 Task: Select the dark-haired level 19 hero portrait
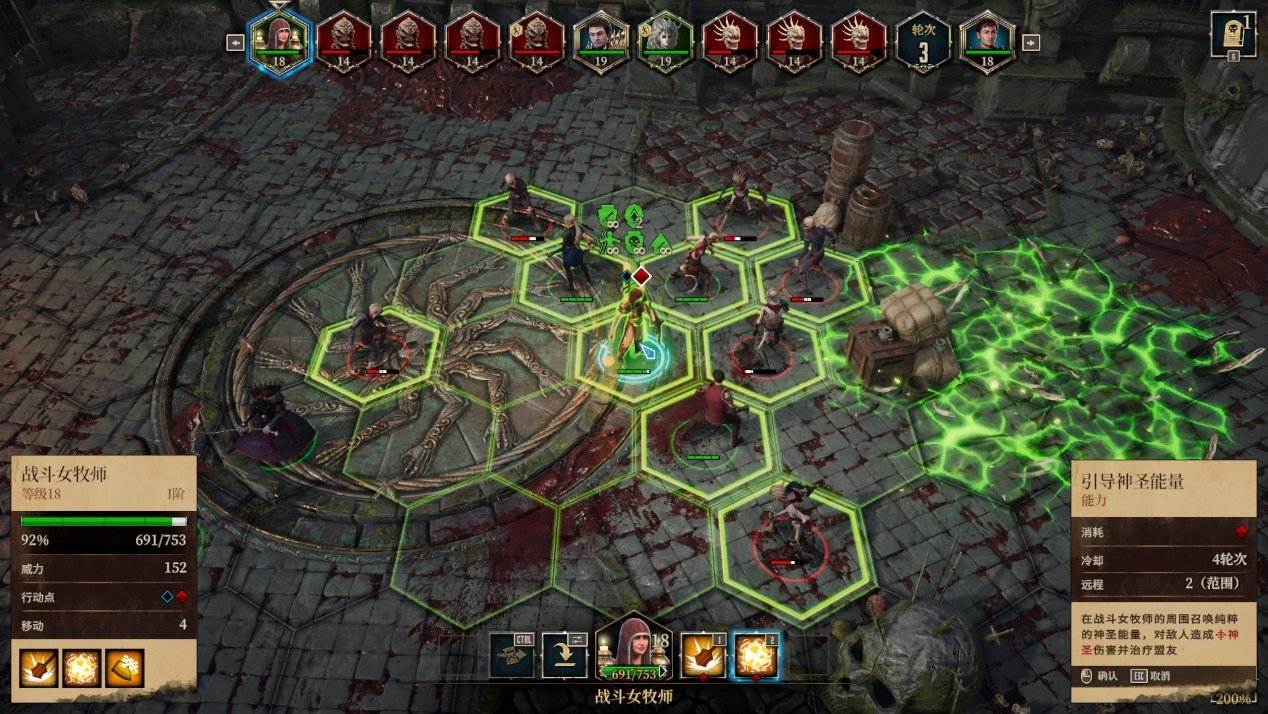600,44
